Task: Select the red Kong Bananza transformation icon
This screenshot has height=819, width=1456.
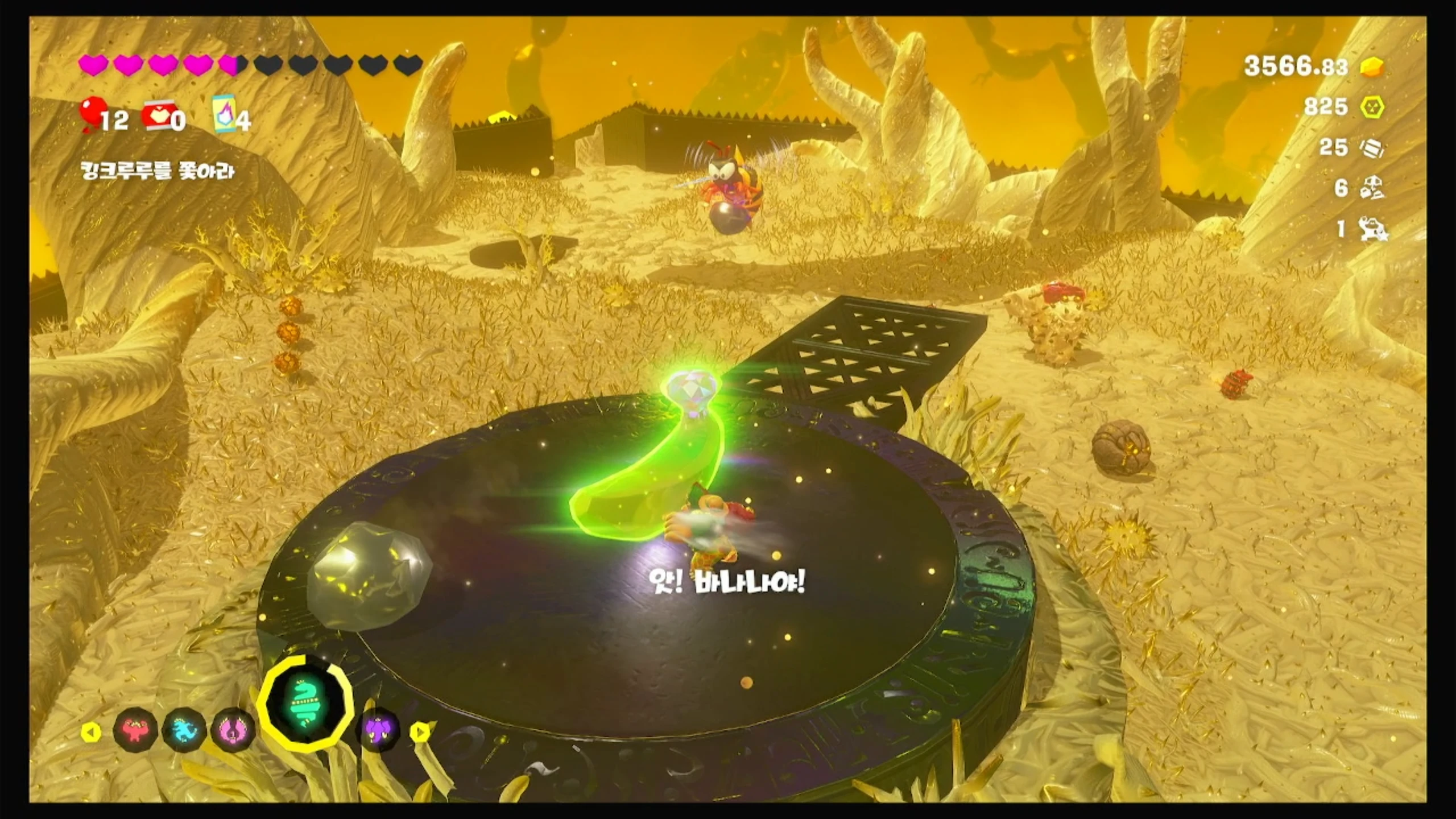Action: (x=135, y=730)
